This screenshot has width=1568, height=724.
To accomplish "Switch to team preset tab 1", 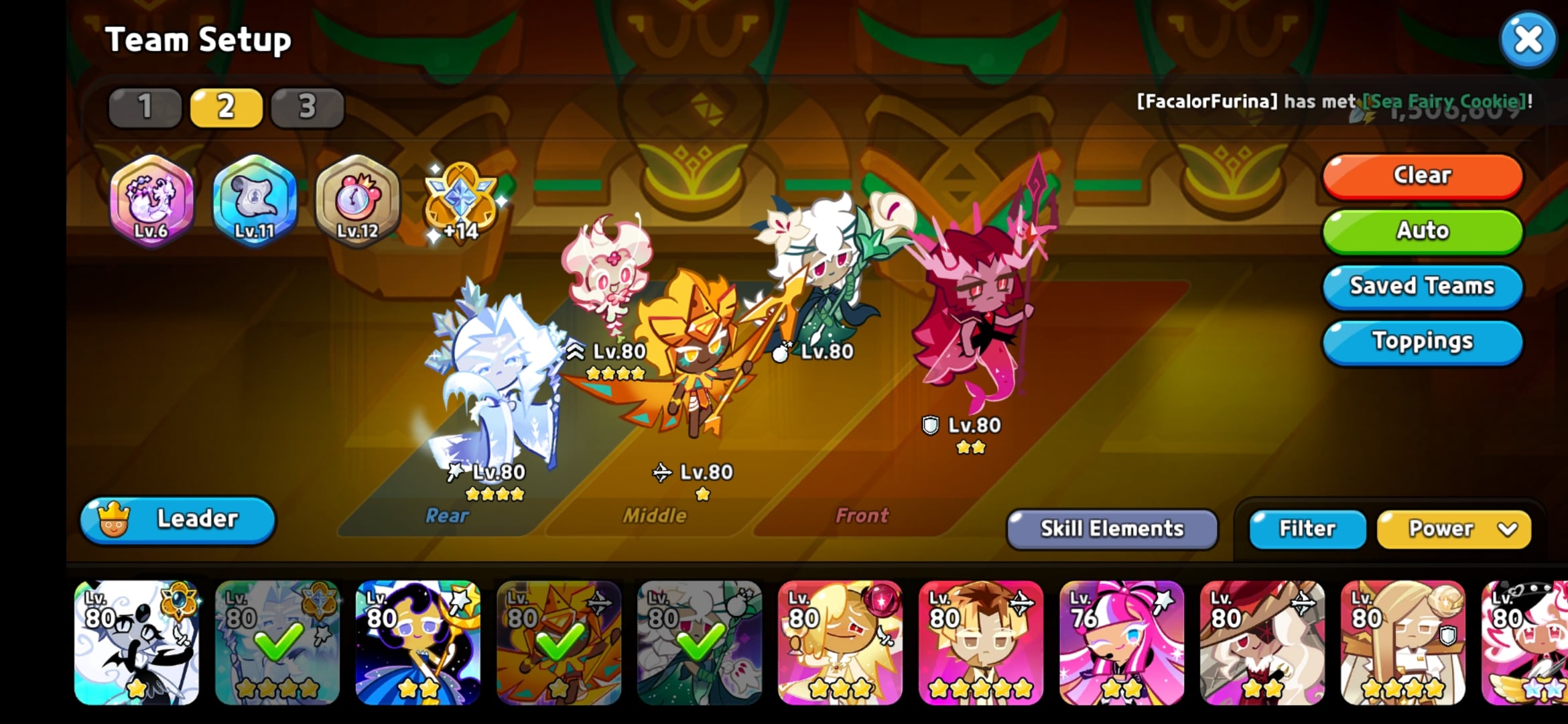I will pyautogui.click(x=145, y=106).
